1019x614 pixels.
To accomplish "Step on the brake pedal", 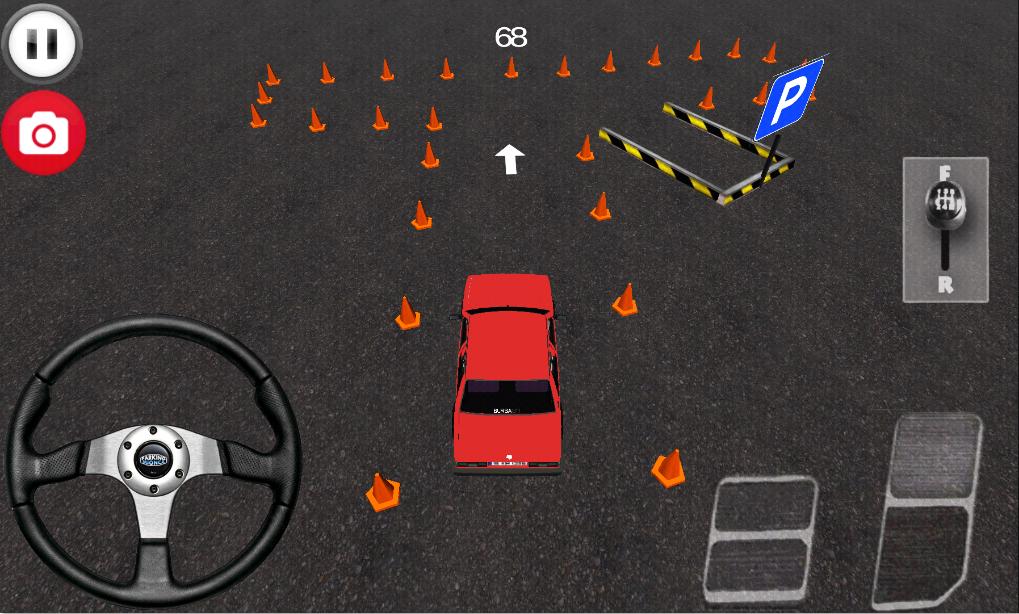I will 761,539.
